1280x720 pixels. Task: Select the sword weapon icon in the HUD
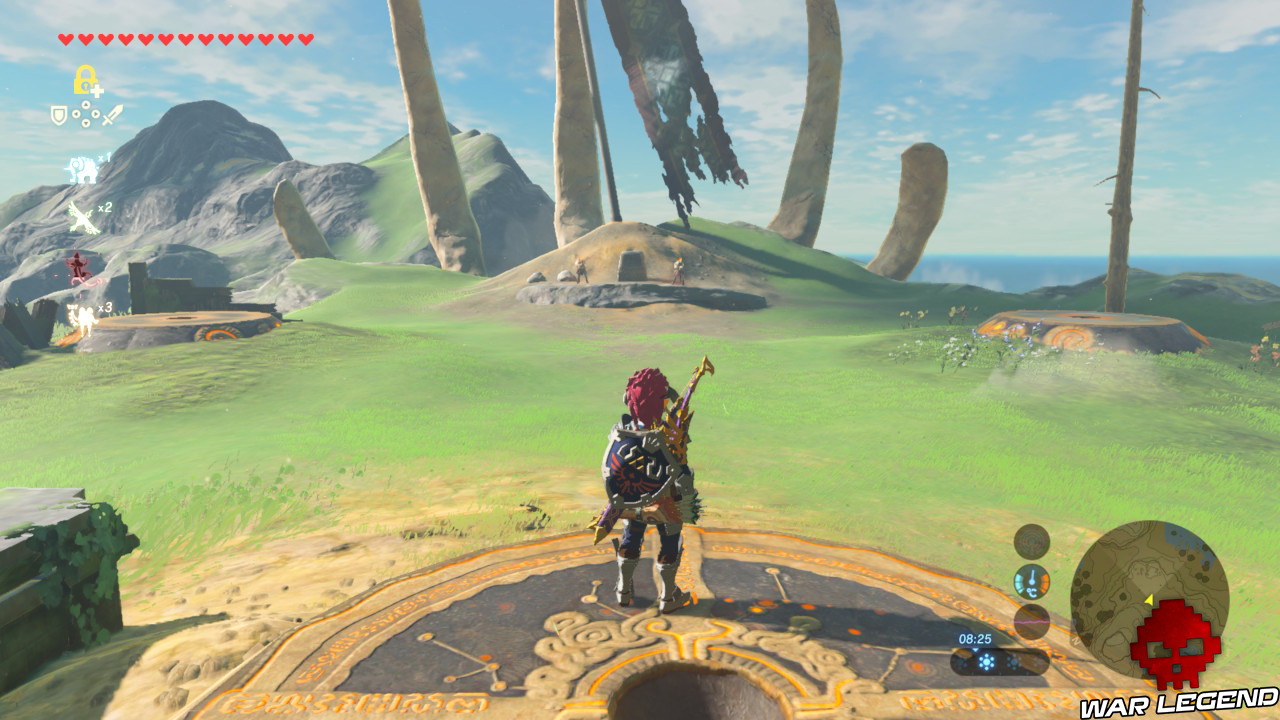tap(113, 114)
